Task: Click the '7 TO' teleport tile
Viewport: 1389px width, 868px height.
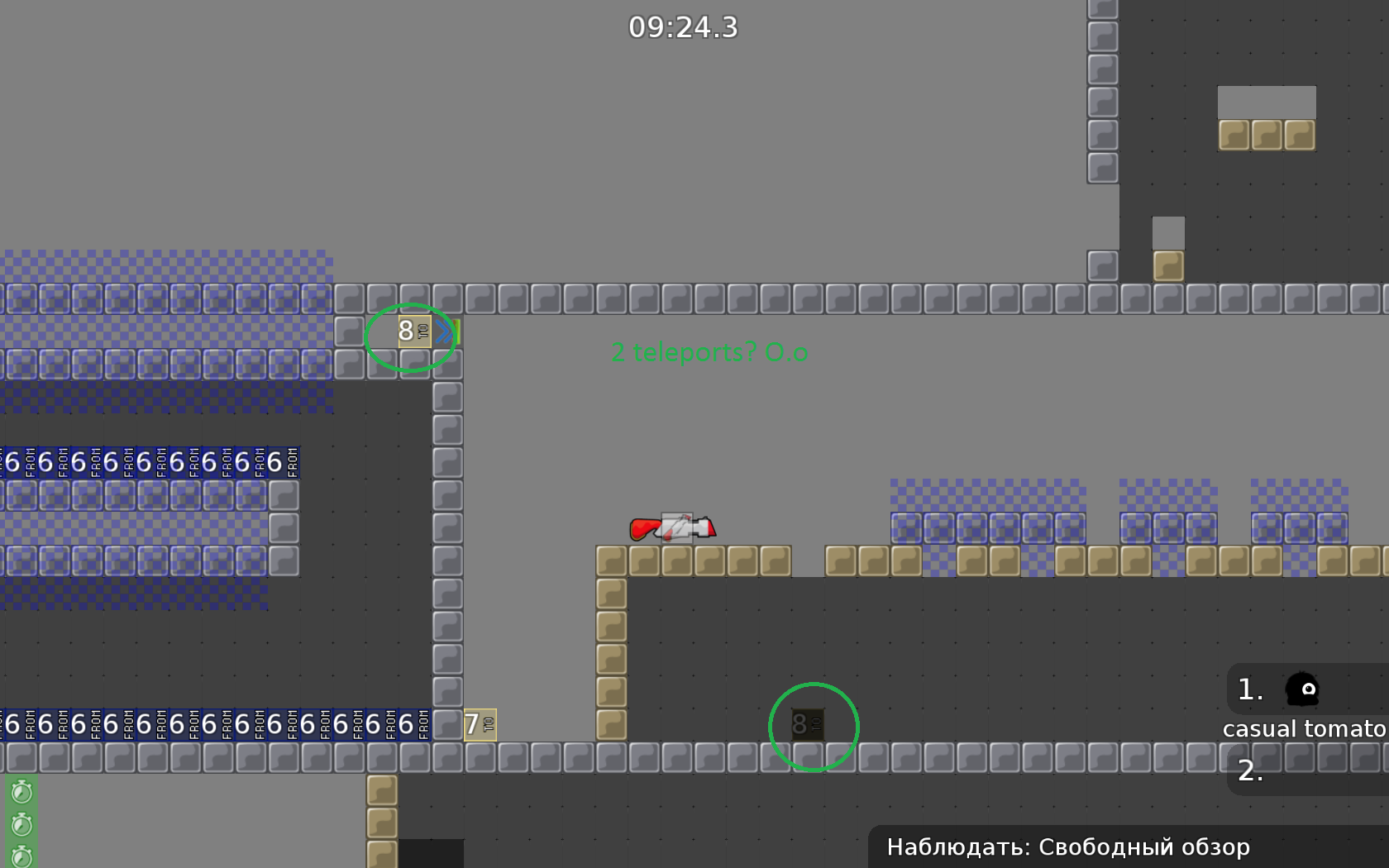Action: click(x=479, y=724)
